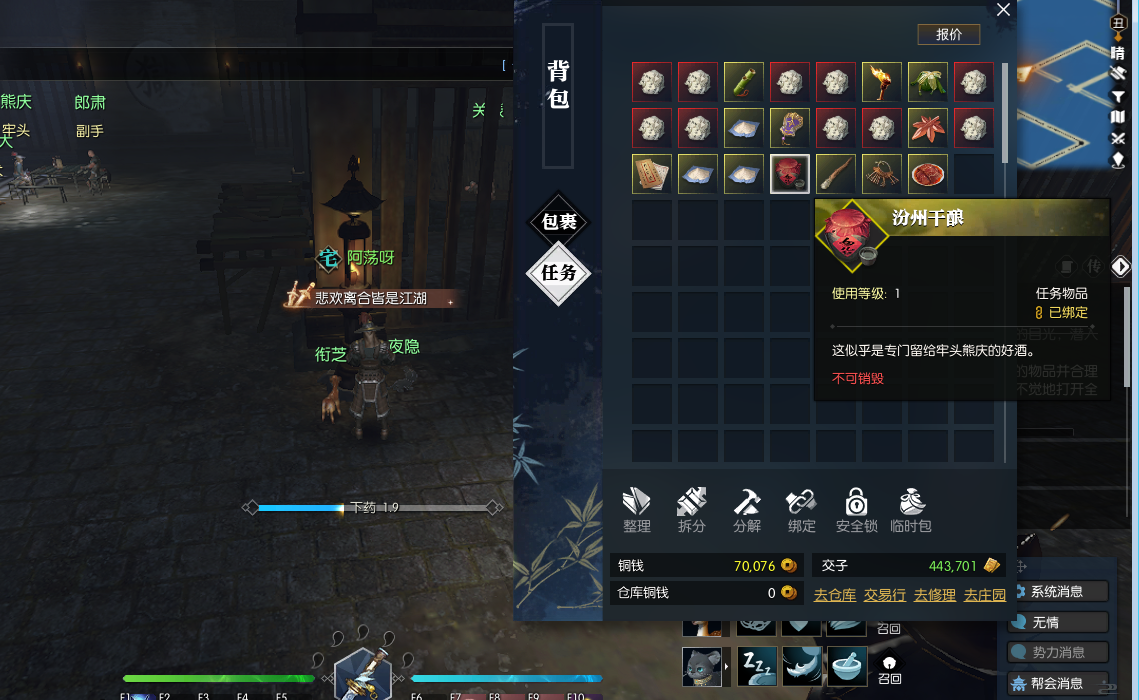This screenshot has height=700, width=1139.
Task: Follow the 去仓库 warehouse link
Action: pos(835,595)
